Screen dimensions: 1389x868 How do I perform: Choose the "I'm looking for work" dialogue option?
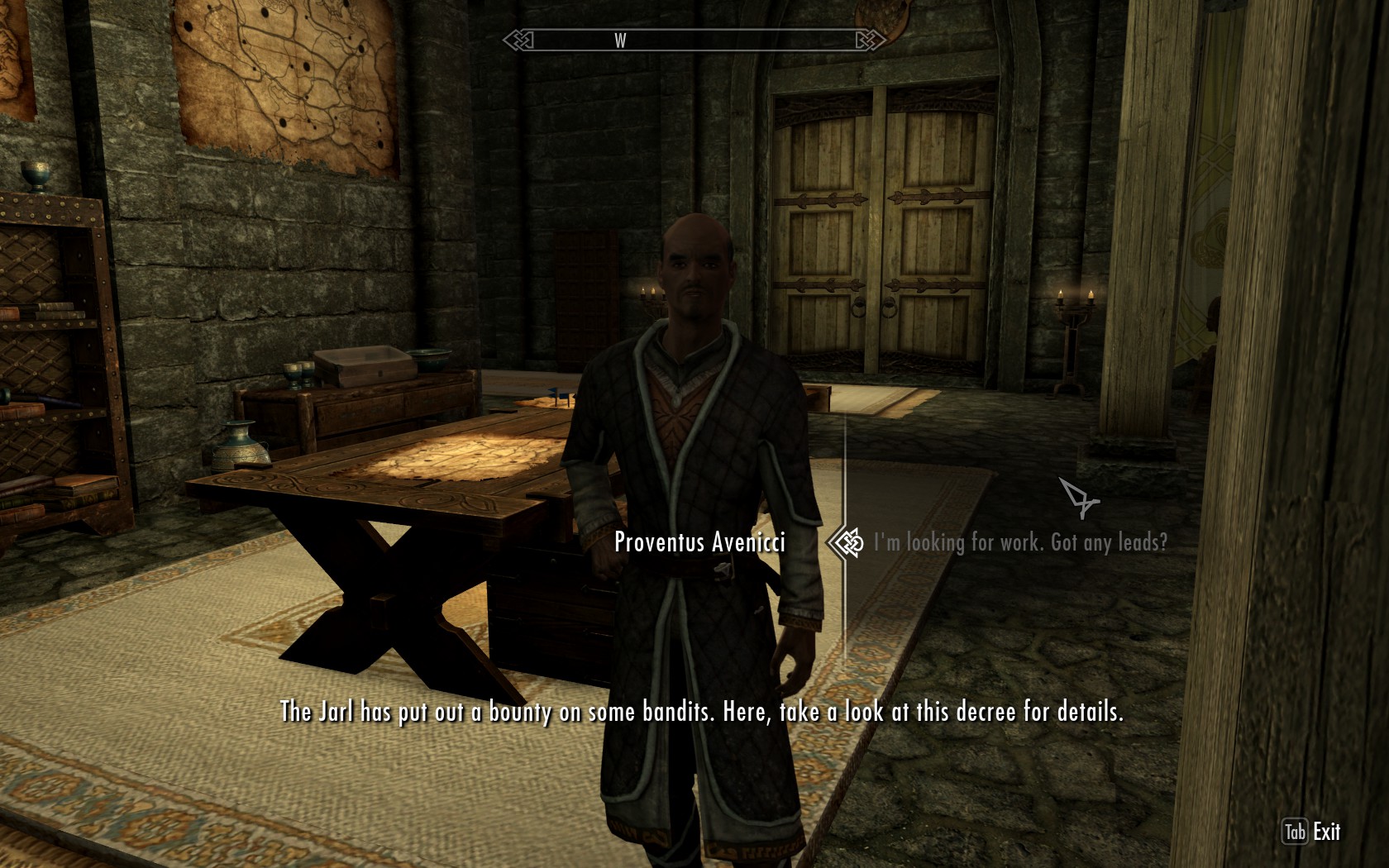pyautogui.click(x=1020, y=542)
